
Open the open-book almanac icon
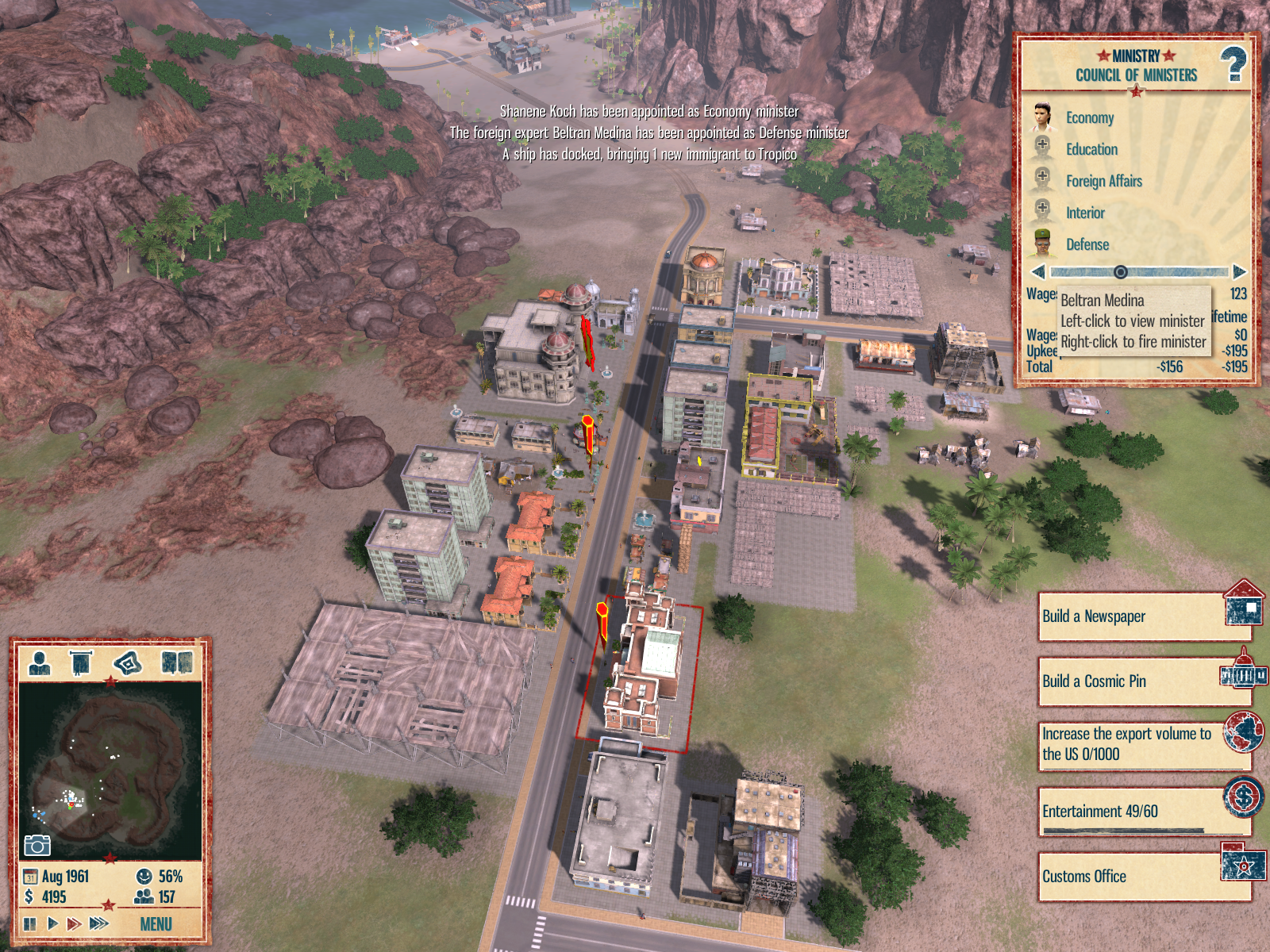coord(177,662)
